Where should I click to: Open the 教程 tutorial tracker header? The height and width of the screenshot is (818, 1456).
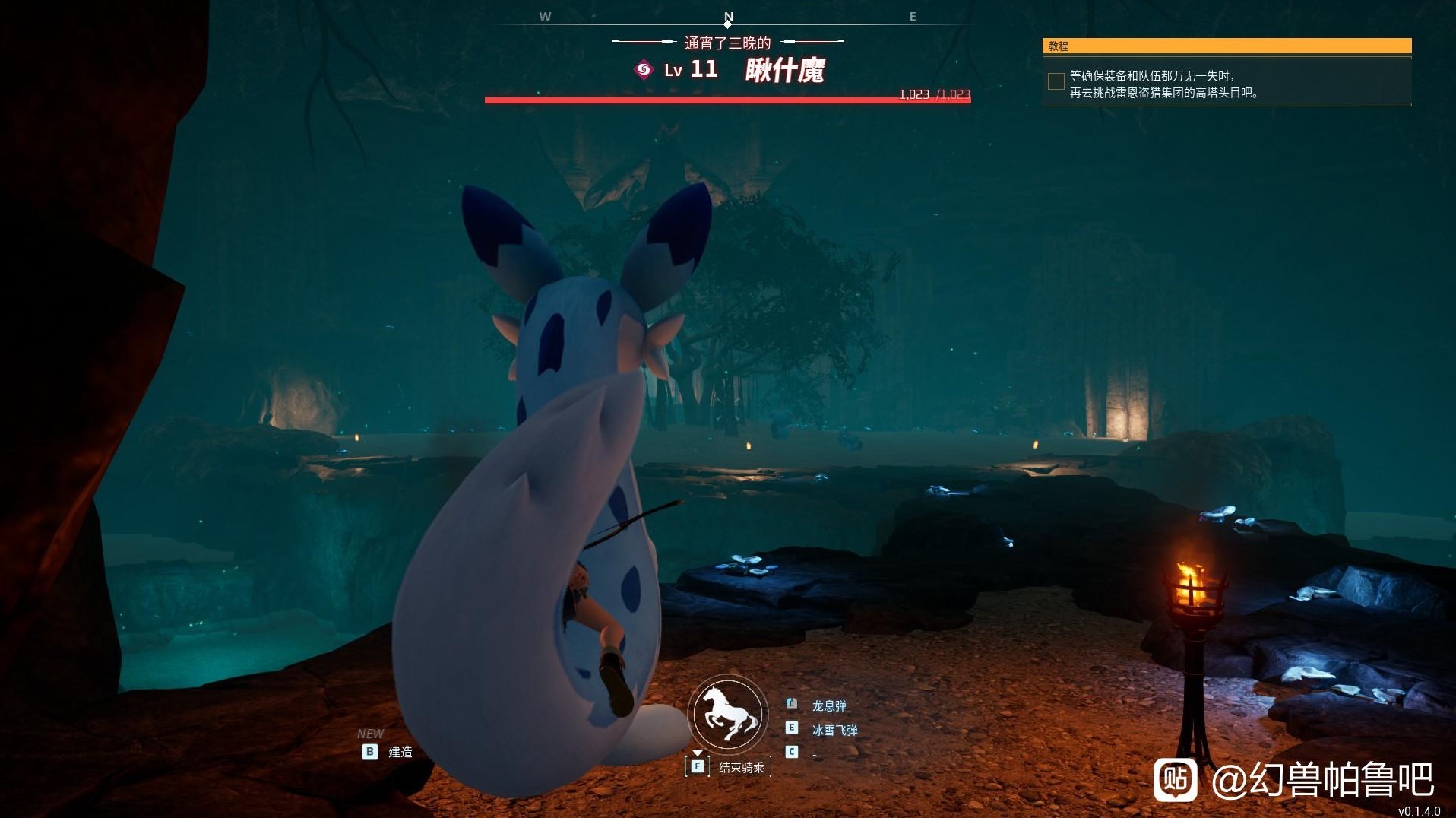click(x=1226, y=46)
